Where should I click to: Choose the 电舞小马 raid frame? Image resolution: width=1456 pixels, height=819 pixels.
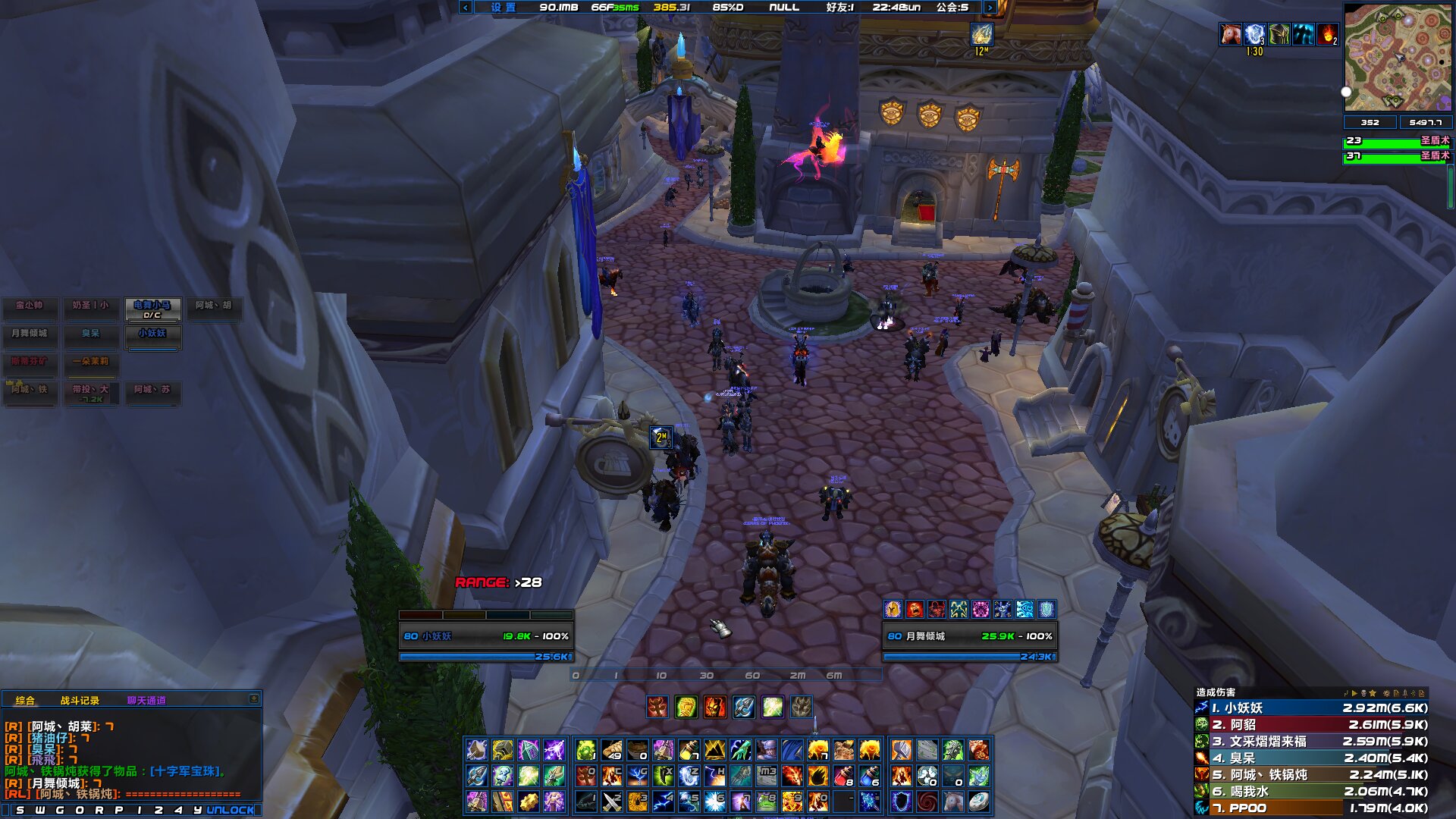[152, 309]
